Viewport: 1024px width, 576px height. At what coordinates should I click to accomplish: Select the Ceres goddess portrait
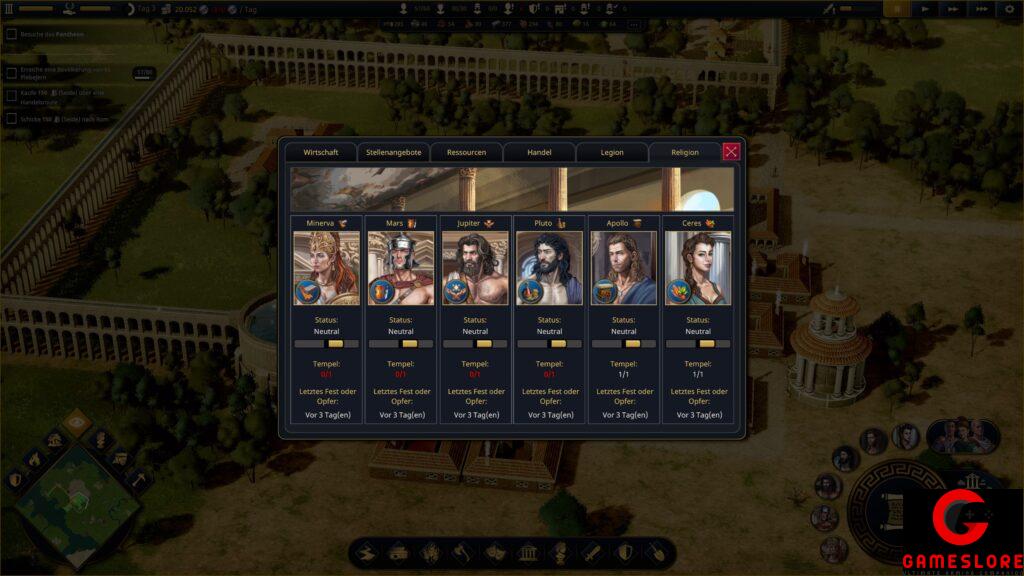pyautogui.click(x=698, y=268)
